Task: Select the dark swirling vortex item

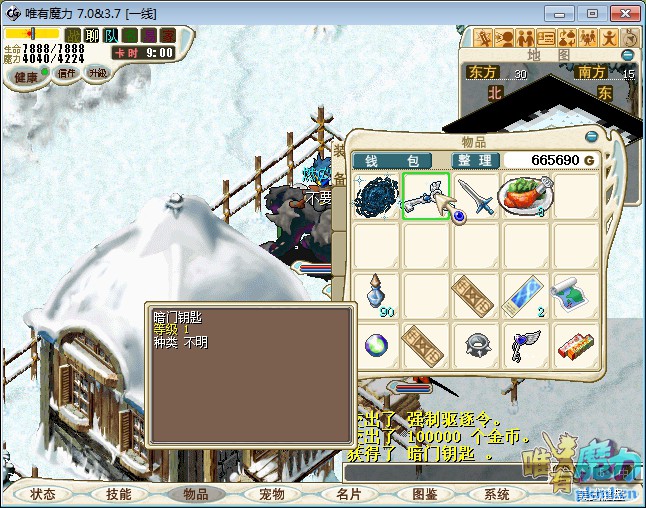Action: coord(377,195)
